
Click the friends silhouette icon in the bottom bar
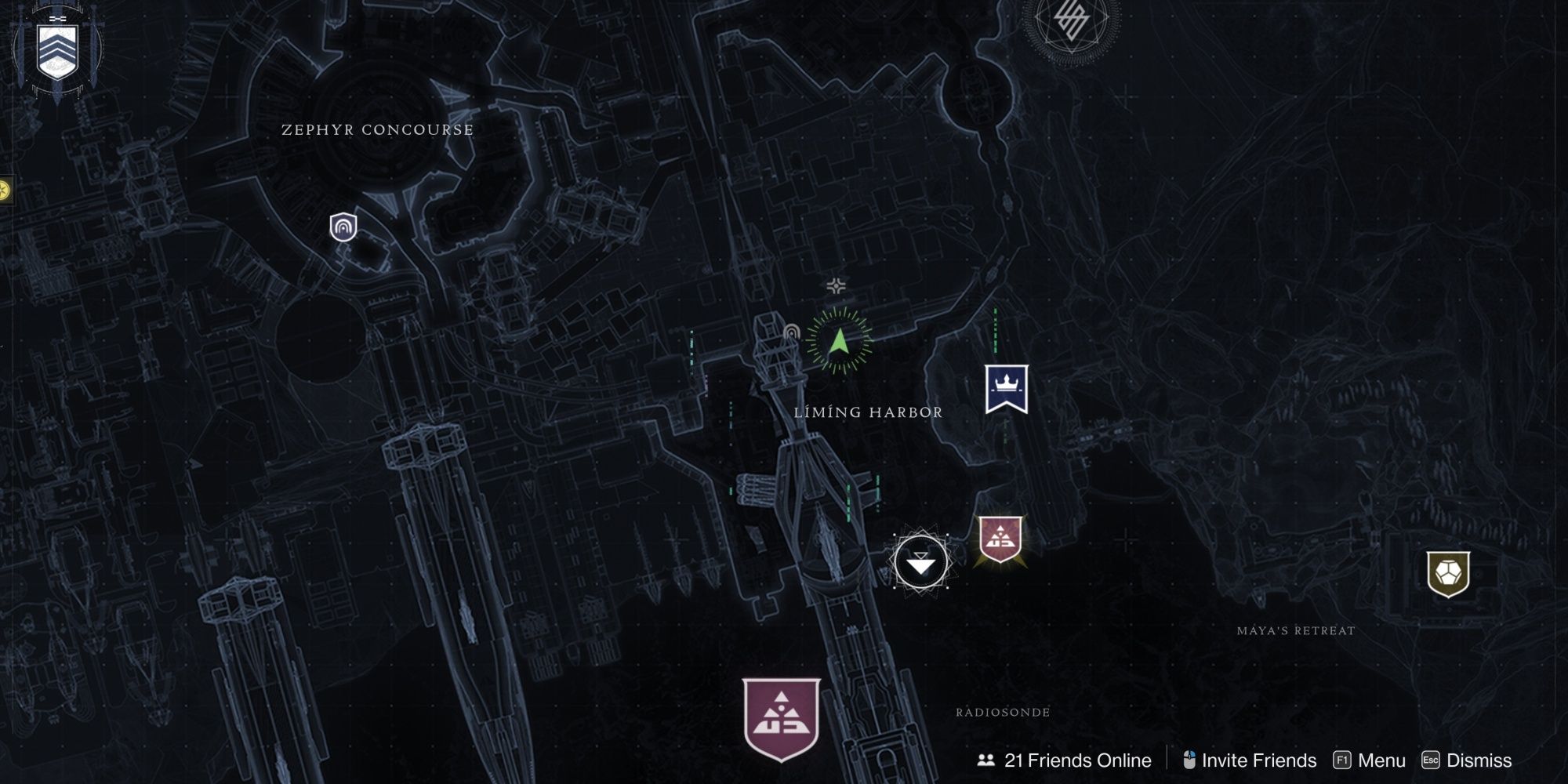point(986,760)
